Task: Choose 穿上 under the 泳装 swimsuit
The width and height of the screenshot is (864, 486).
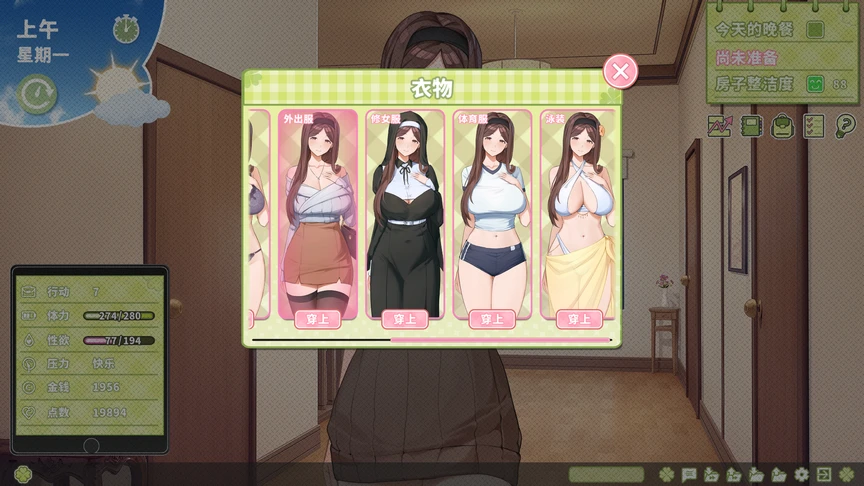Action: coord(578,319)
